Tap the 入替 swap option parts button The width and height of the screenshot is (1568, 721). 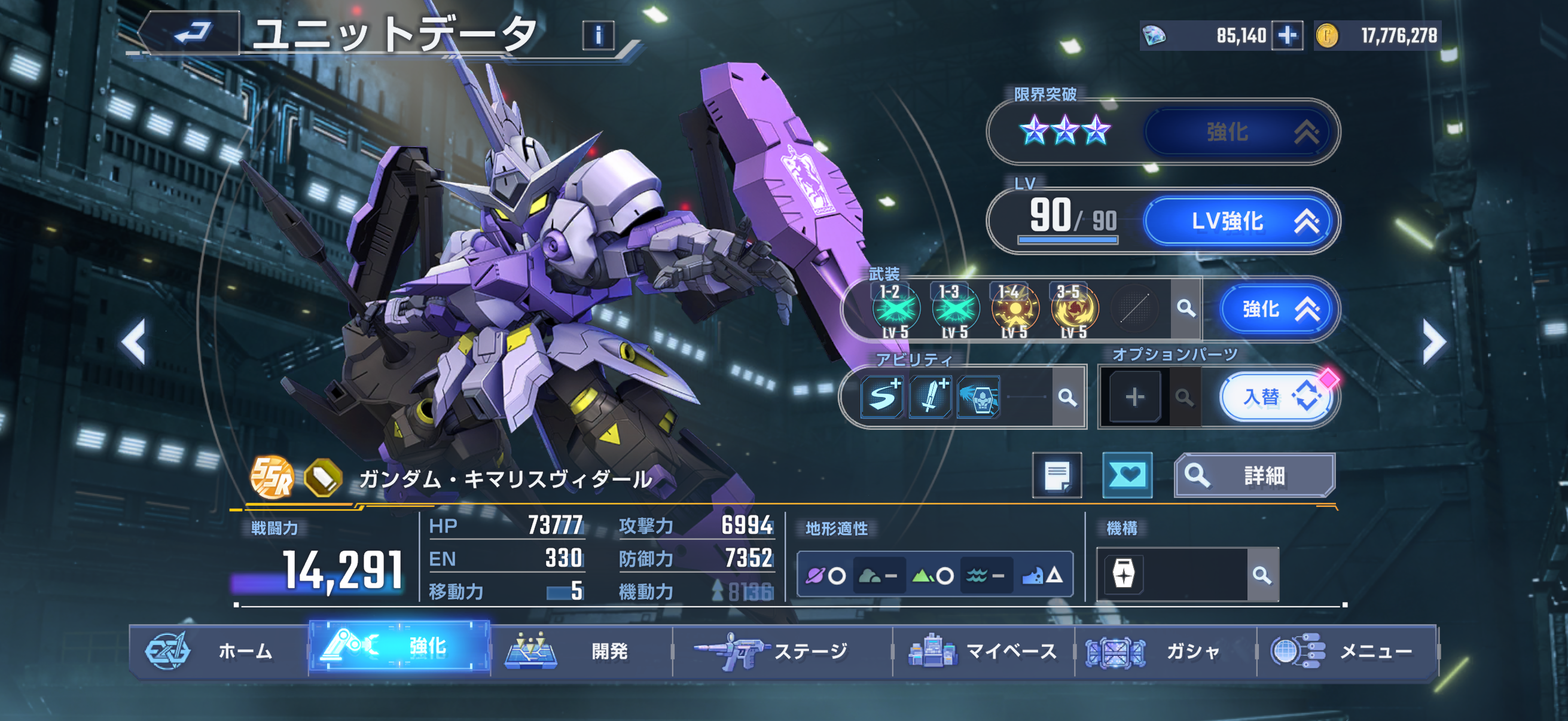(1277, 398)
